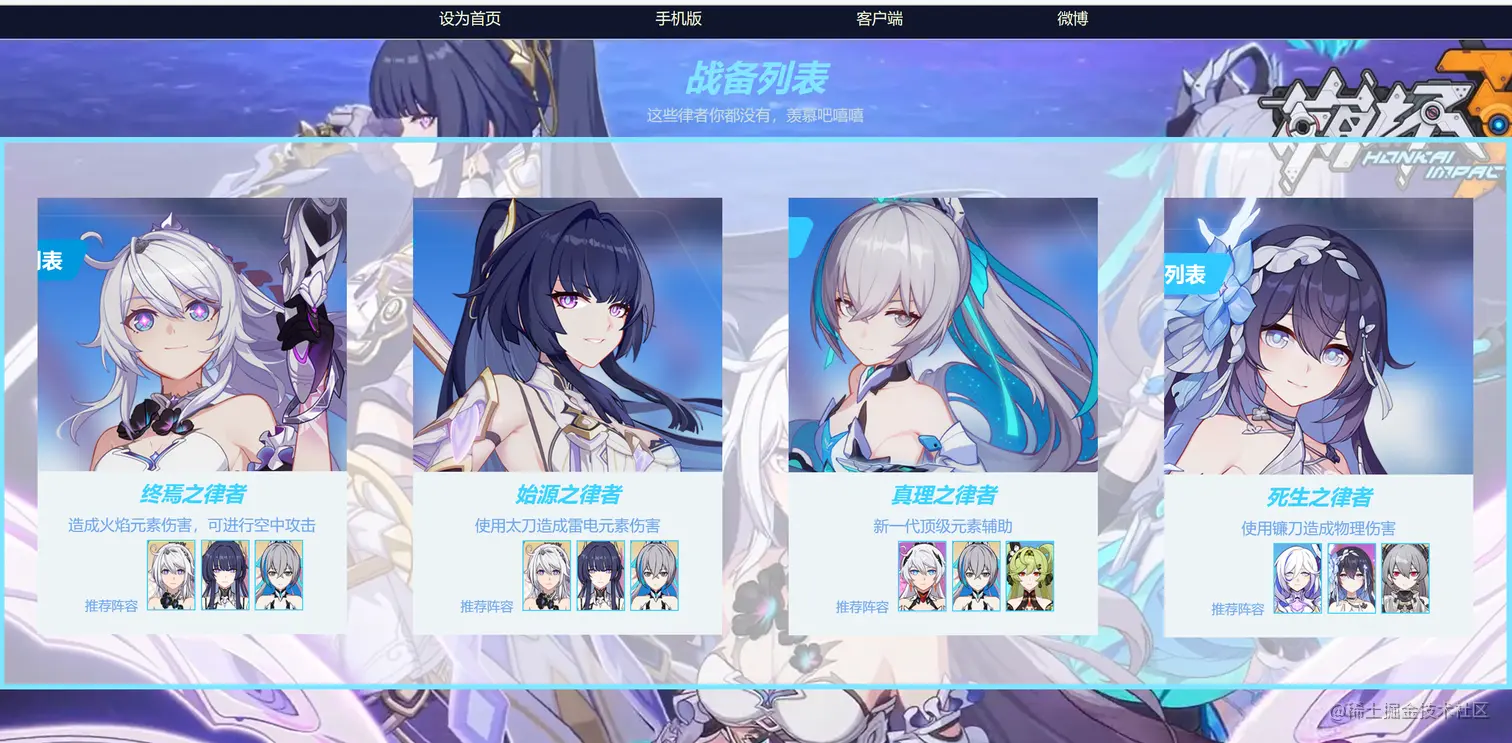This screenshot has height=743, width=1512.
Task: Select the red-eyed lineup portrait under 死生之律者
Action: coord(1406,577)
